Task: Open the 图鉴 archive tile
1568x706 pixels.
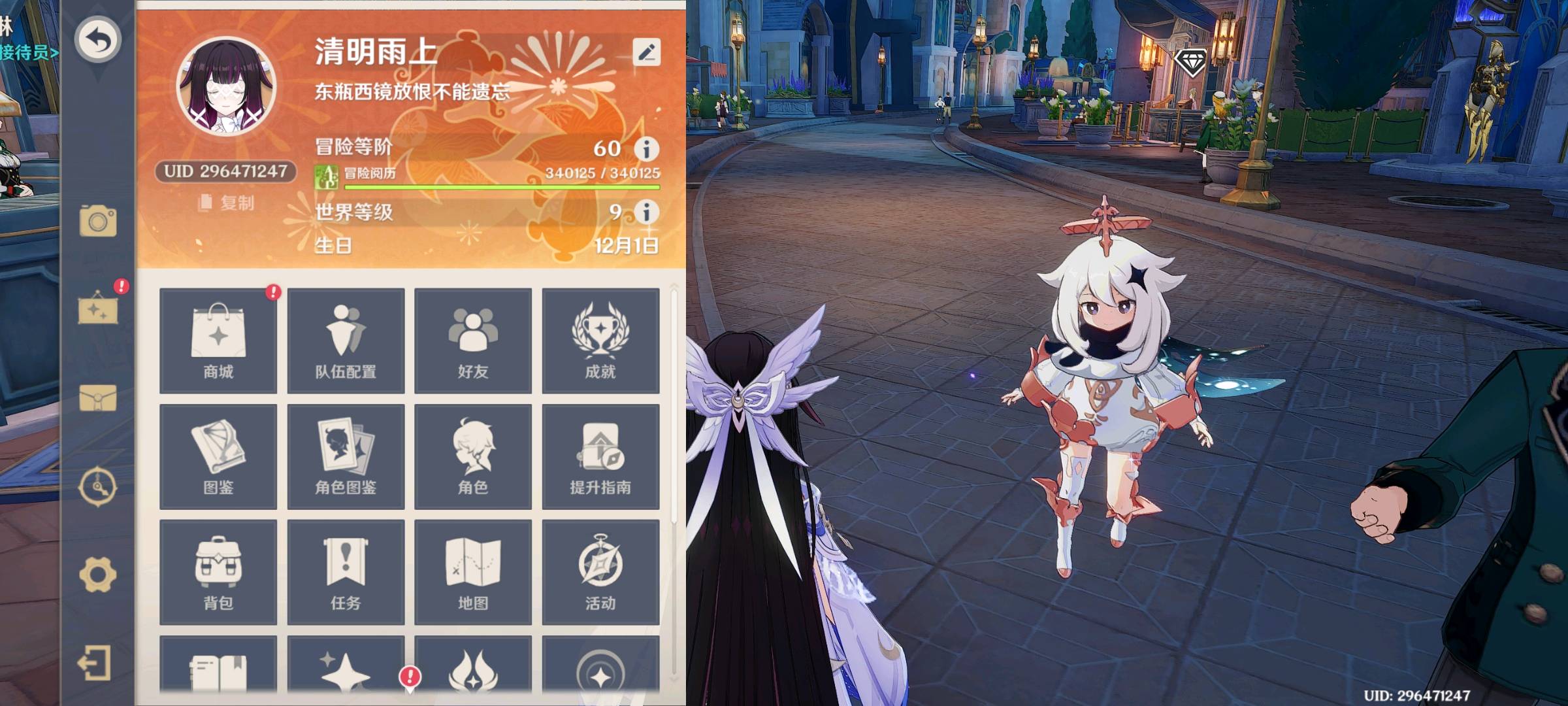Action: (x=218, y=456)
